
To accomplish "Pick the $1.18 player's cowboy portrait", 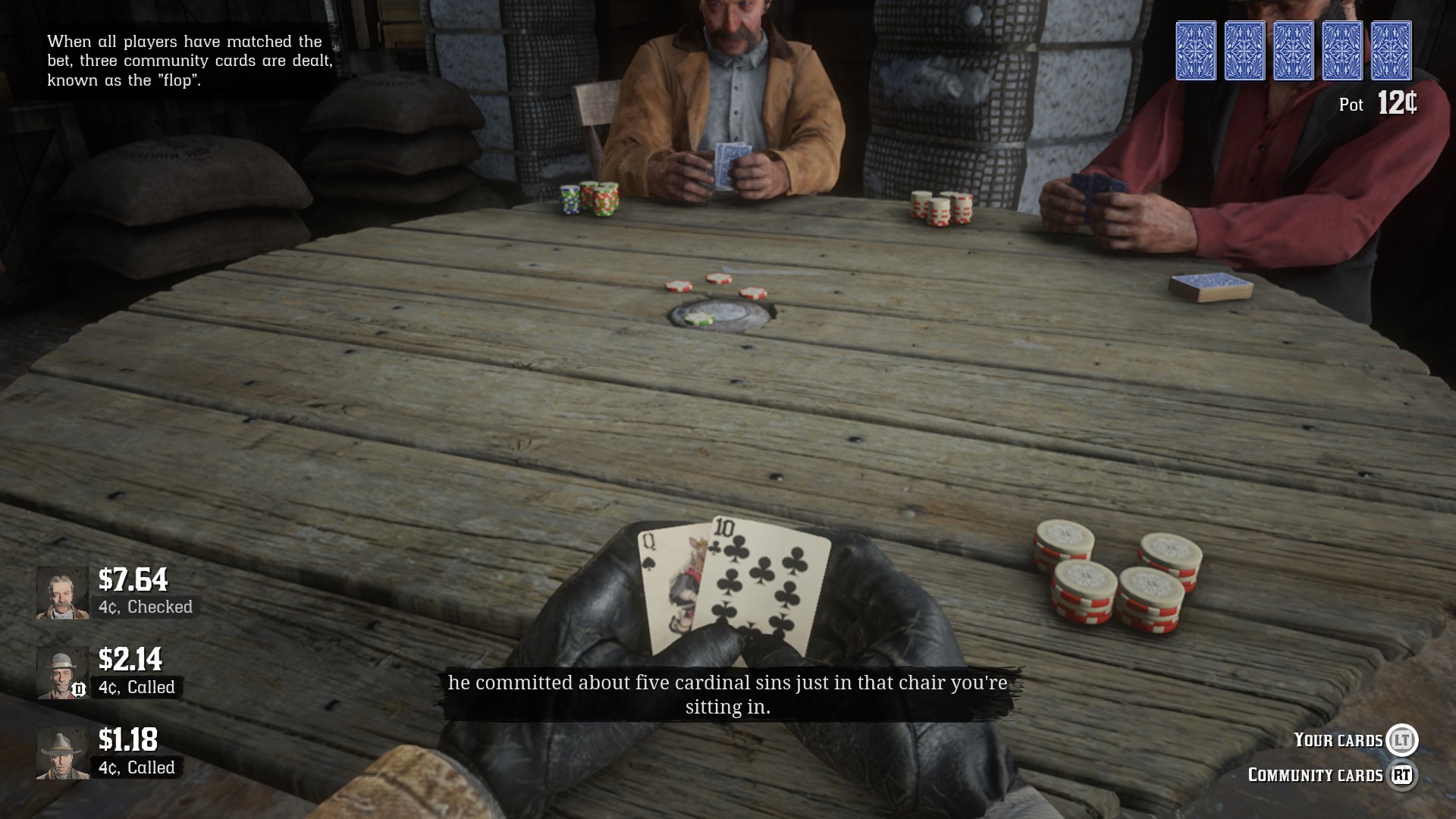I will point(63,753).
